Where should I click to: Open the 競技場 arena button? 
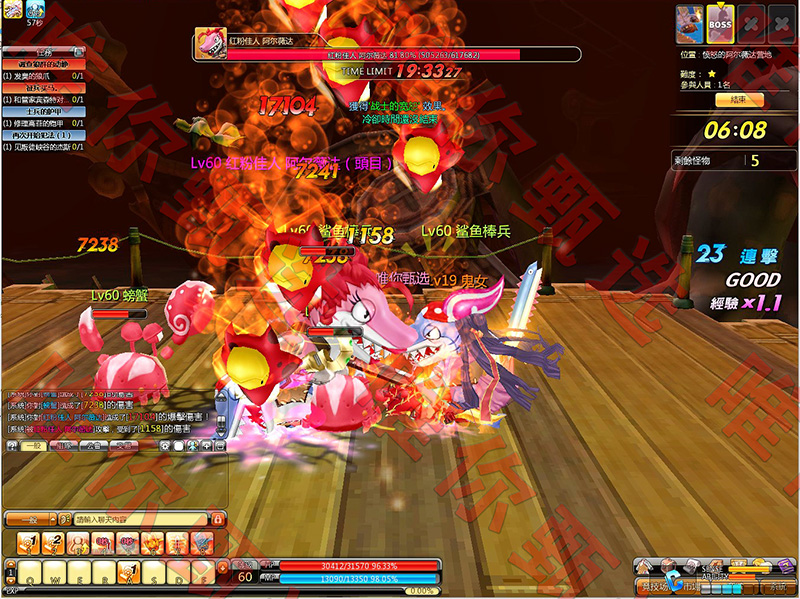click(656, 586)
